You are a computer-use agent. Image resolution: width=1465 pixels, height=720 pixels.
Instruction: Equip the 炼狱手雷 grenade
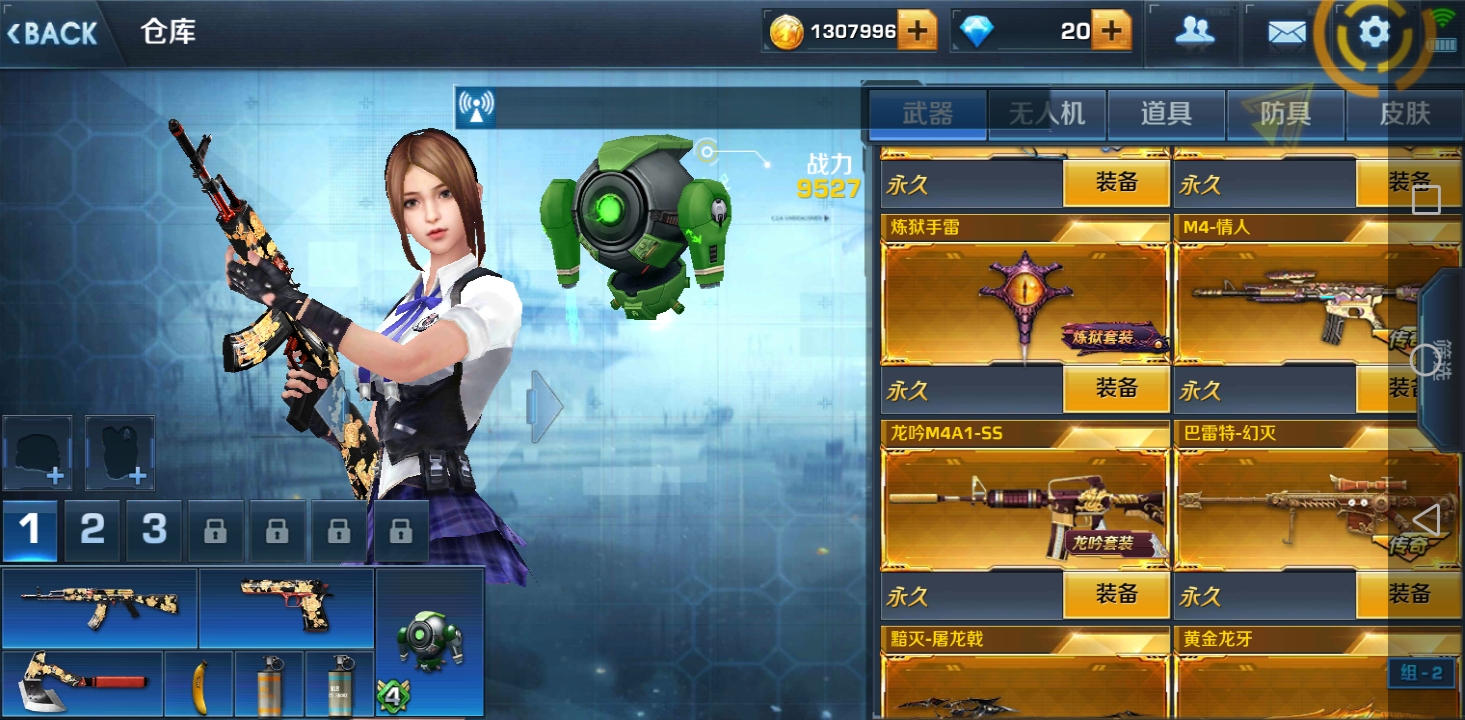coord(1116,389)
